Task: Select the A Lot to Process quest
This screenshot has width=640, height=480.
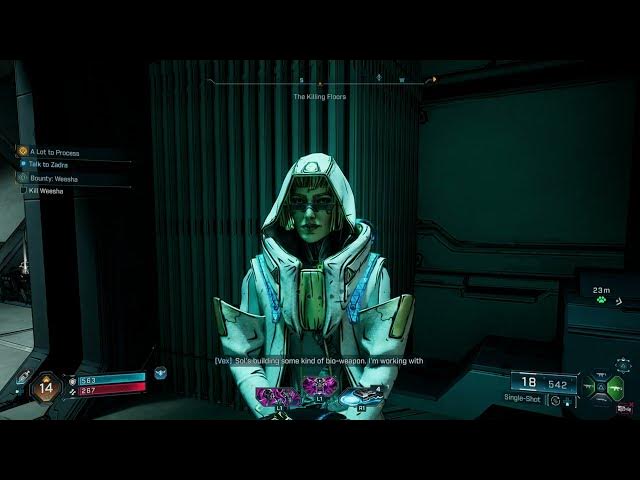Action: [x=54, y=152]
